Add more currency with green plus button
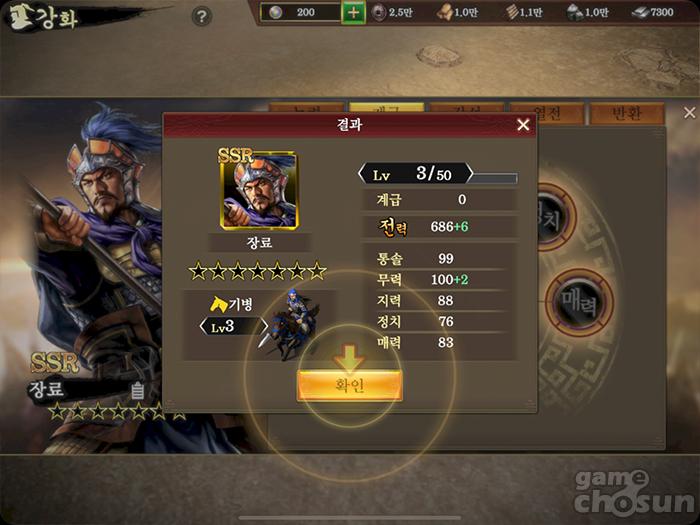The image size is (700, 525). tap(353, 13)
